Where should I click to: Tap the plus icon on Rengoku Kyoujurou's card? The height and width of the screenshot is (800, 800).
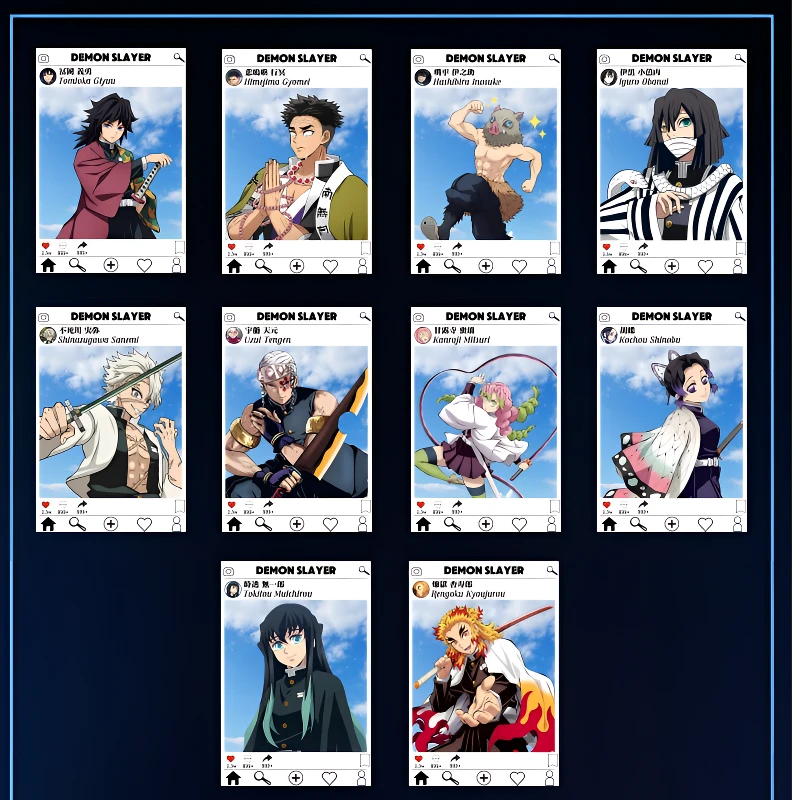pyautogui.click(x=485, y=777)
